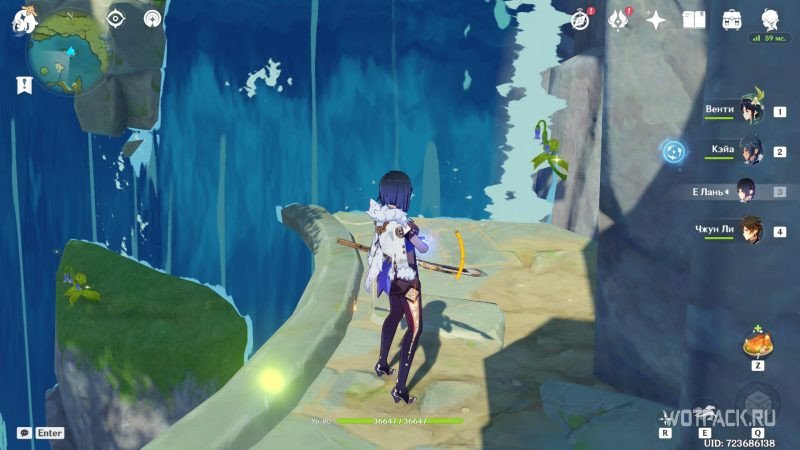Open the character head-silhouette icon

coord(770,20)
